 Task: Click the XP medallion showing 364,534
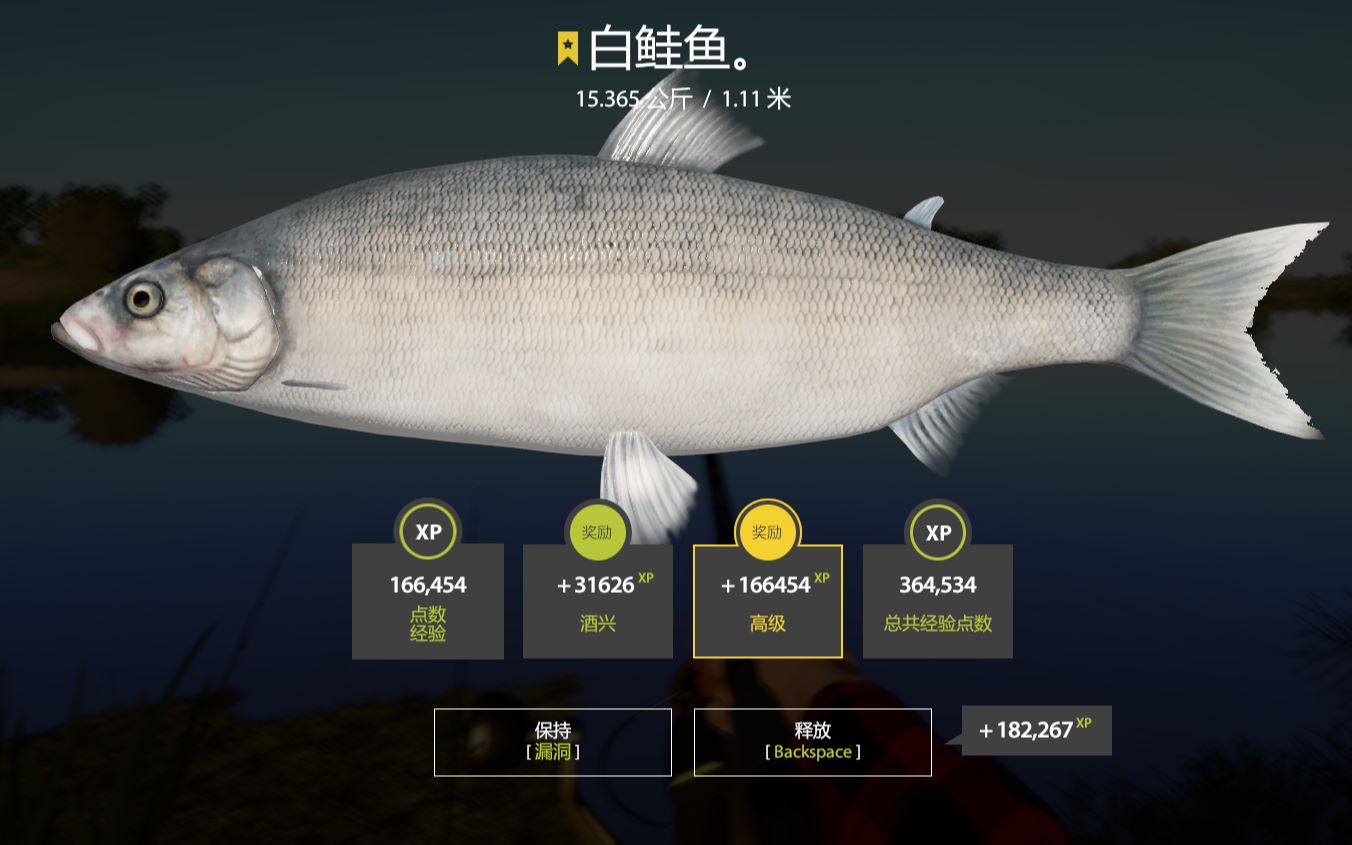(937, 532)
